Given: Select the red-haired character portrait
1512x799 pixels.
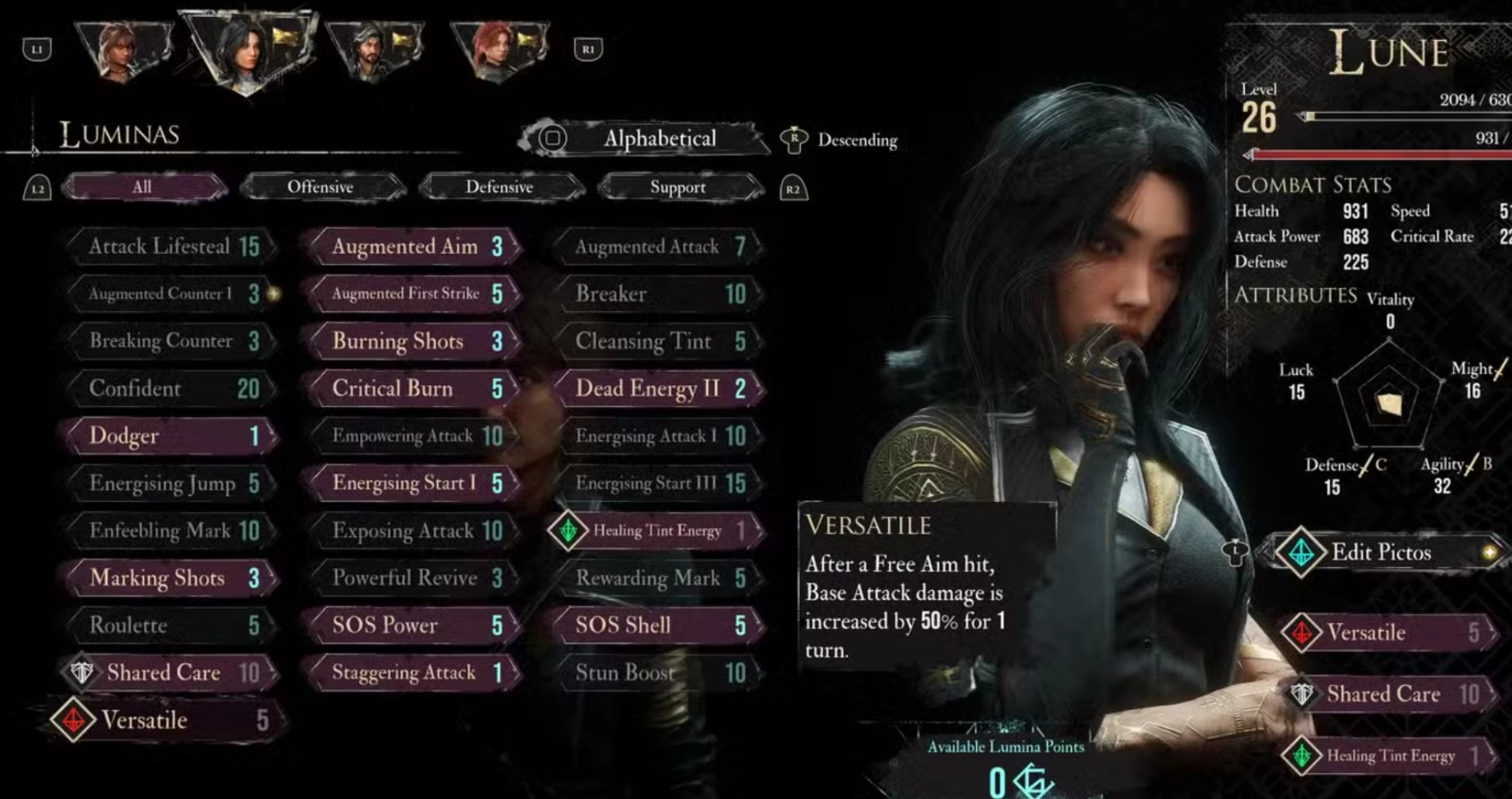Looking at the screenshot, I should (x=498, y=49).
